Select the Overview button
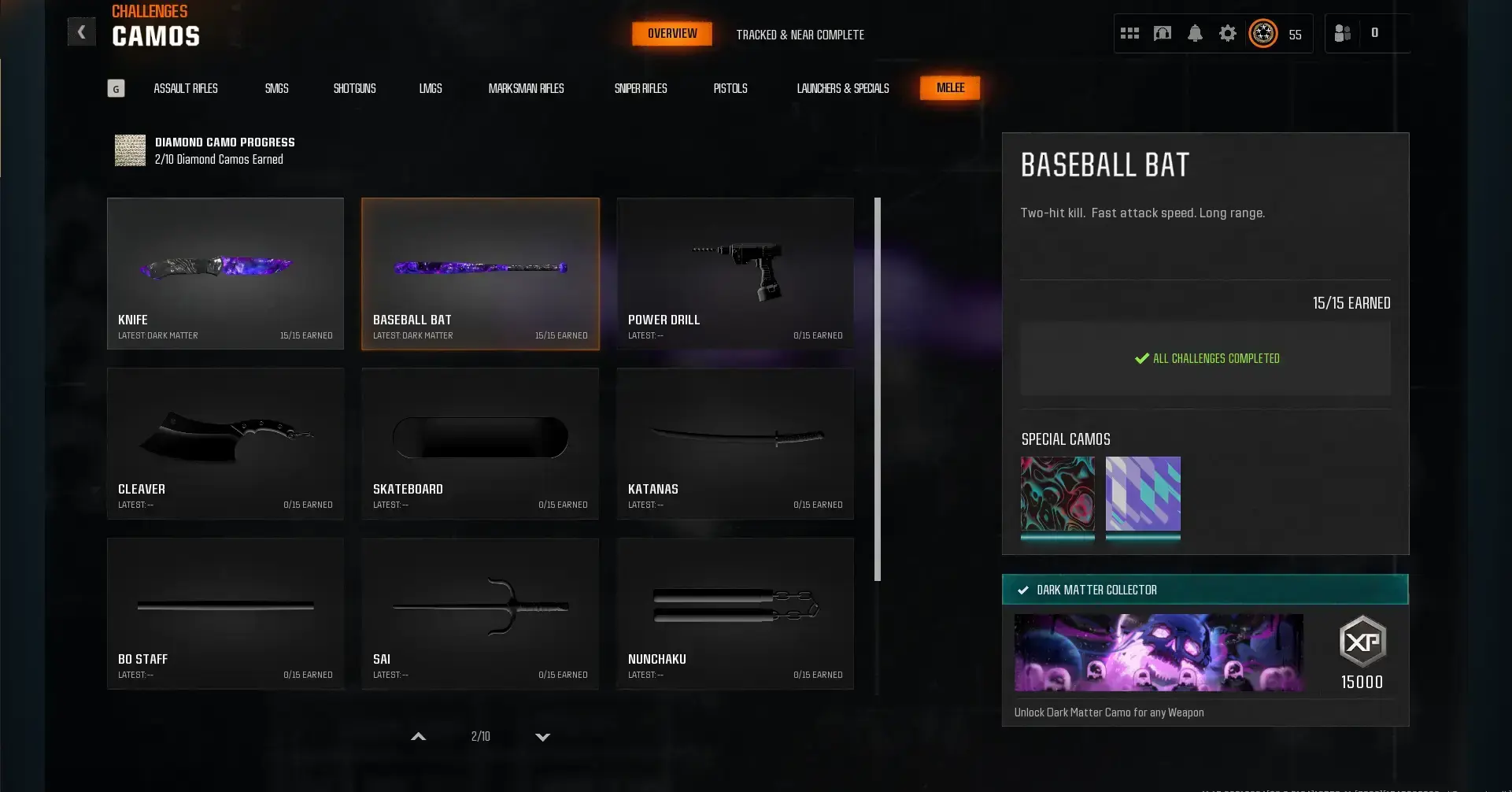Screen dimensions: 1512x792 click(x=671, y=33)
